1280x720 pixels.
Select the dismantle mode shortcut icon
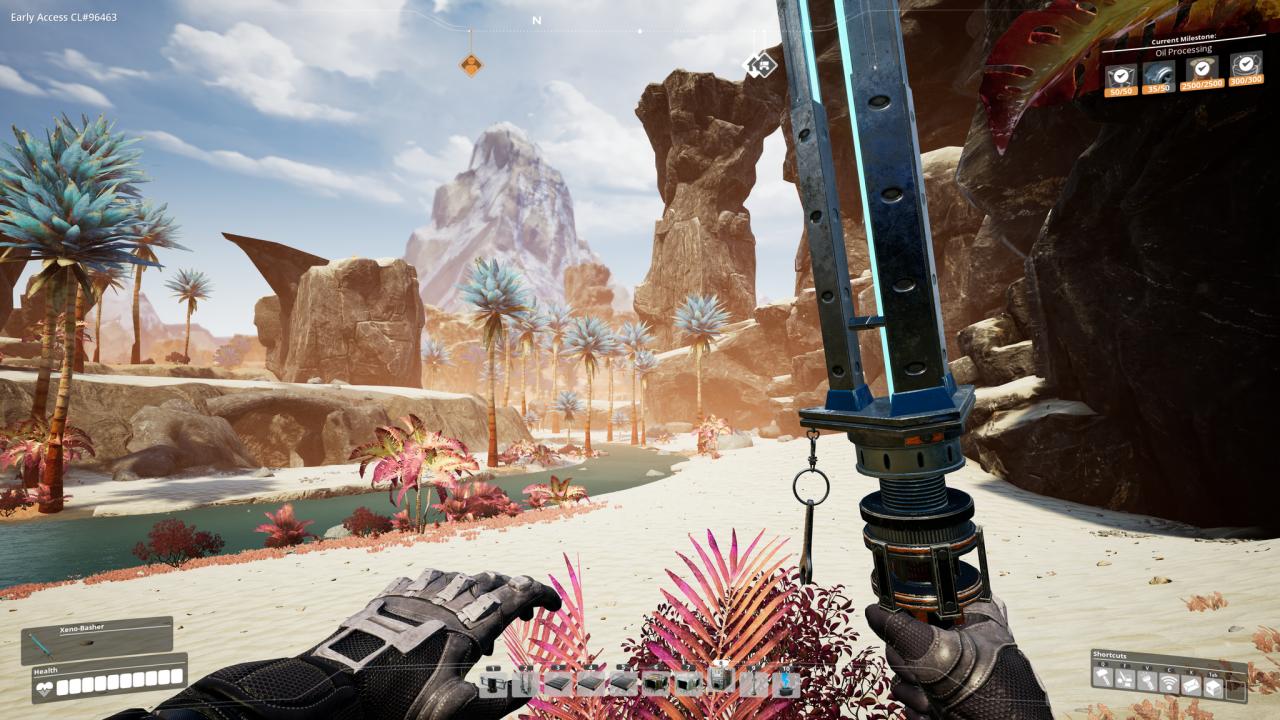click(1124, 680)
